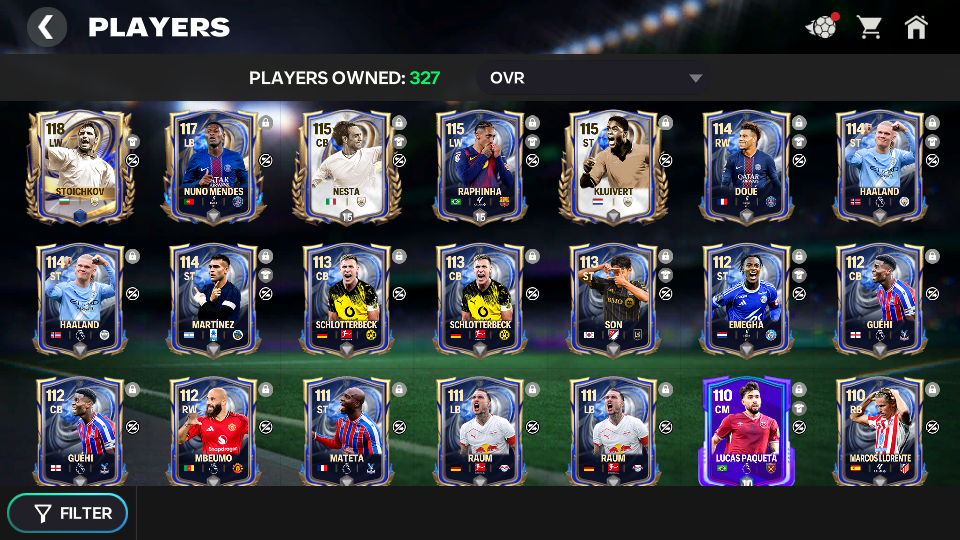Go back using the arrow button
The height and width of the screenshot is (540, 960).
46,27
